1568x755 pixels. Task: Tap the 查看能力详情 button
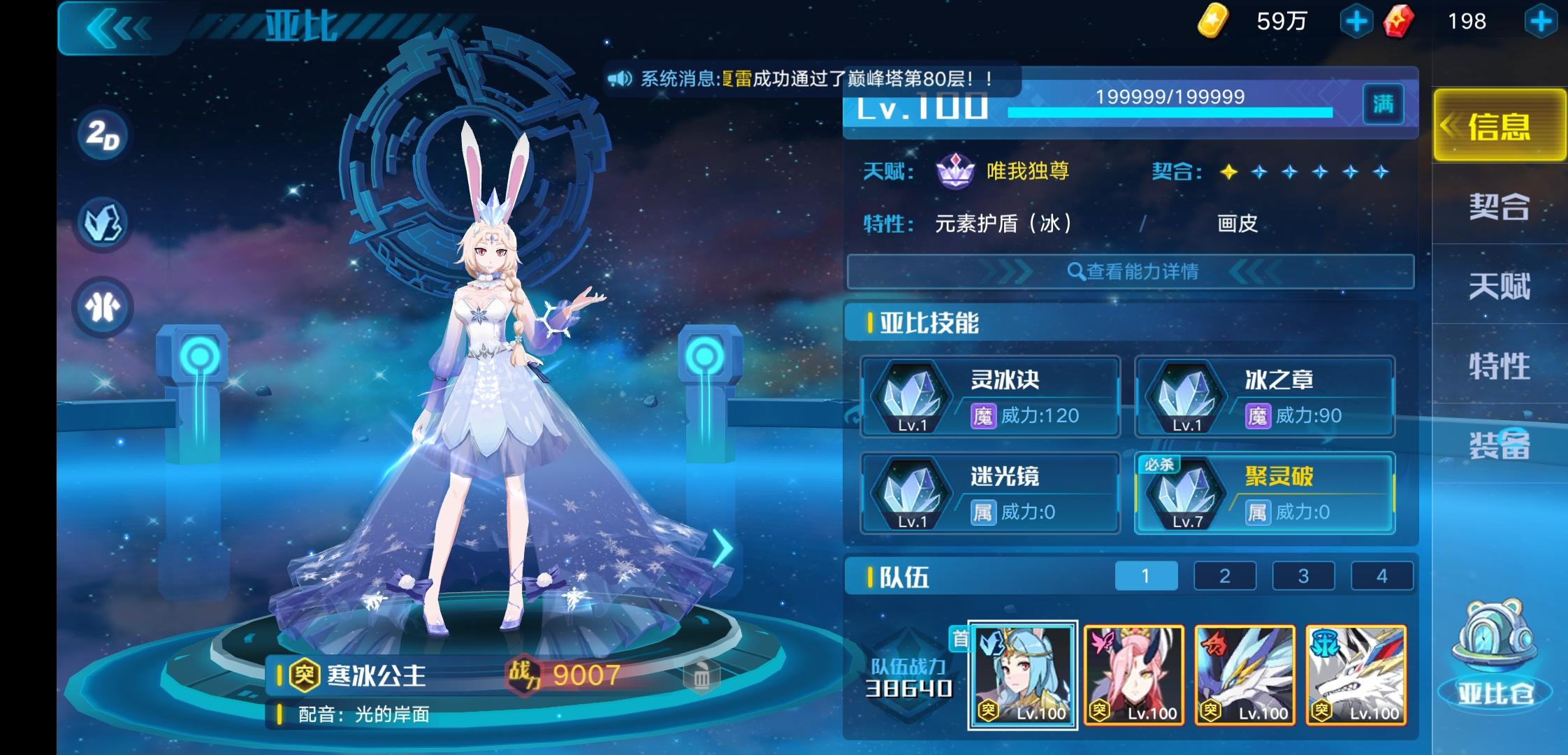(1132, 273)
